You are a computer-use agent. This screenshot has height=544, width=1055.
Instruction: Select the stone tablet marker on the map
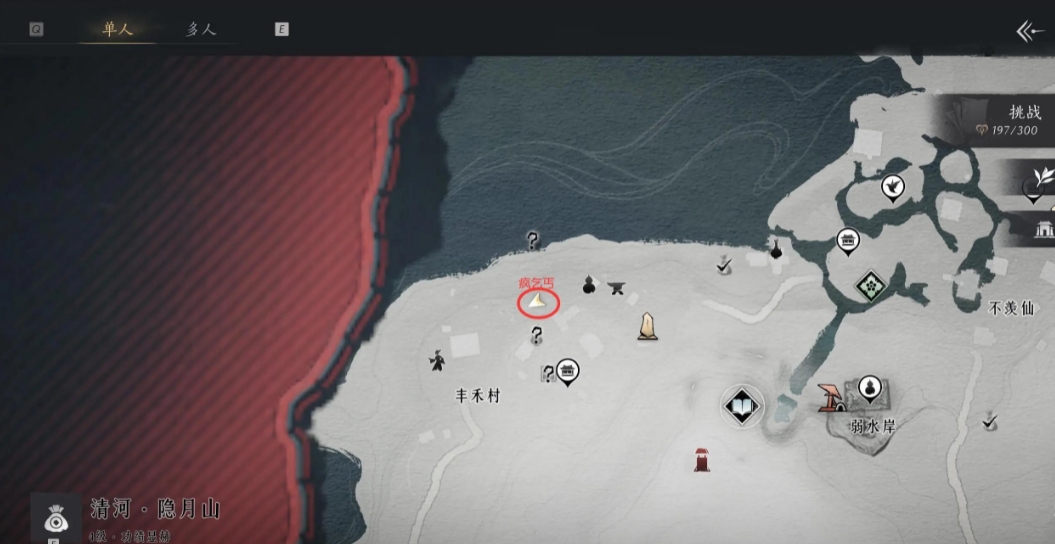(648, 326)
